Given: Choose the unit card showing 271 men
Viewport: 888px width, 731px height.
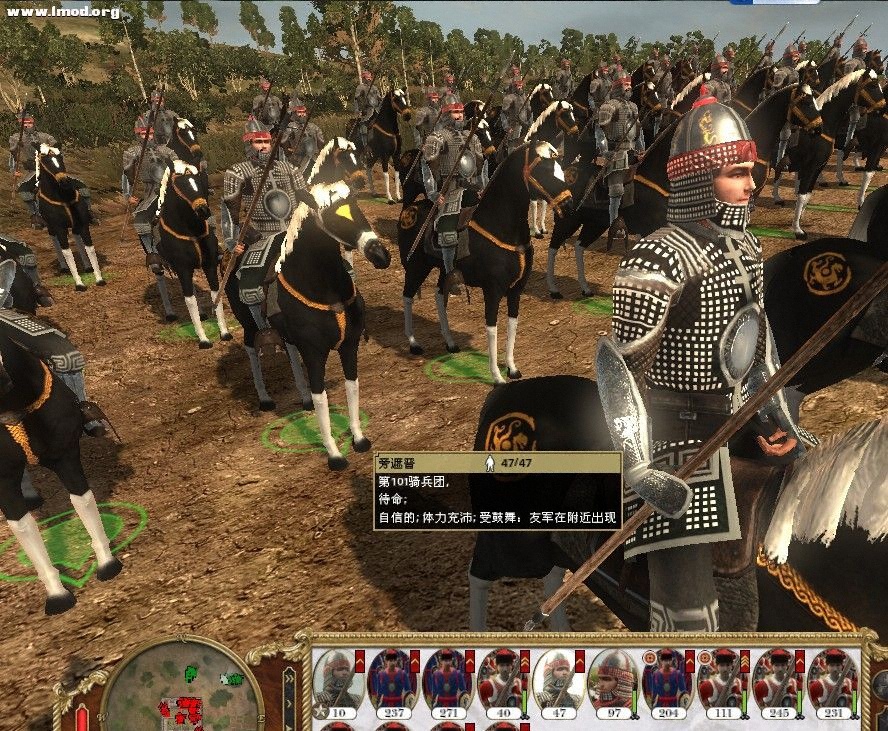Looking at the screenshot, I should [x=447, y=680].
